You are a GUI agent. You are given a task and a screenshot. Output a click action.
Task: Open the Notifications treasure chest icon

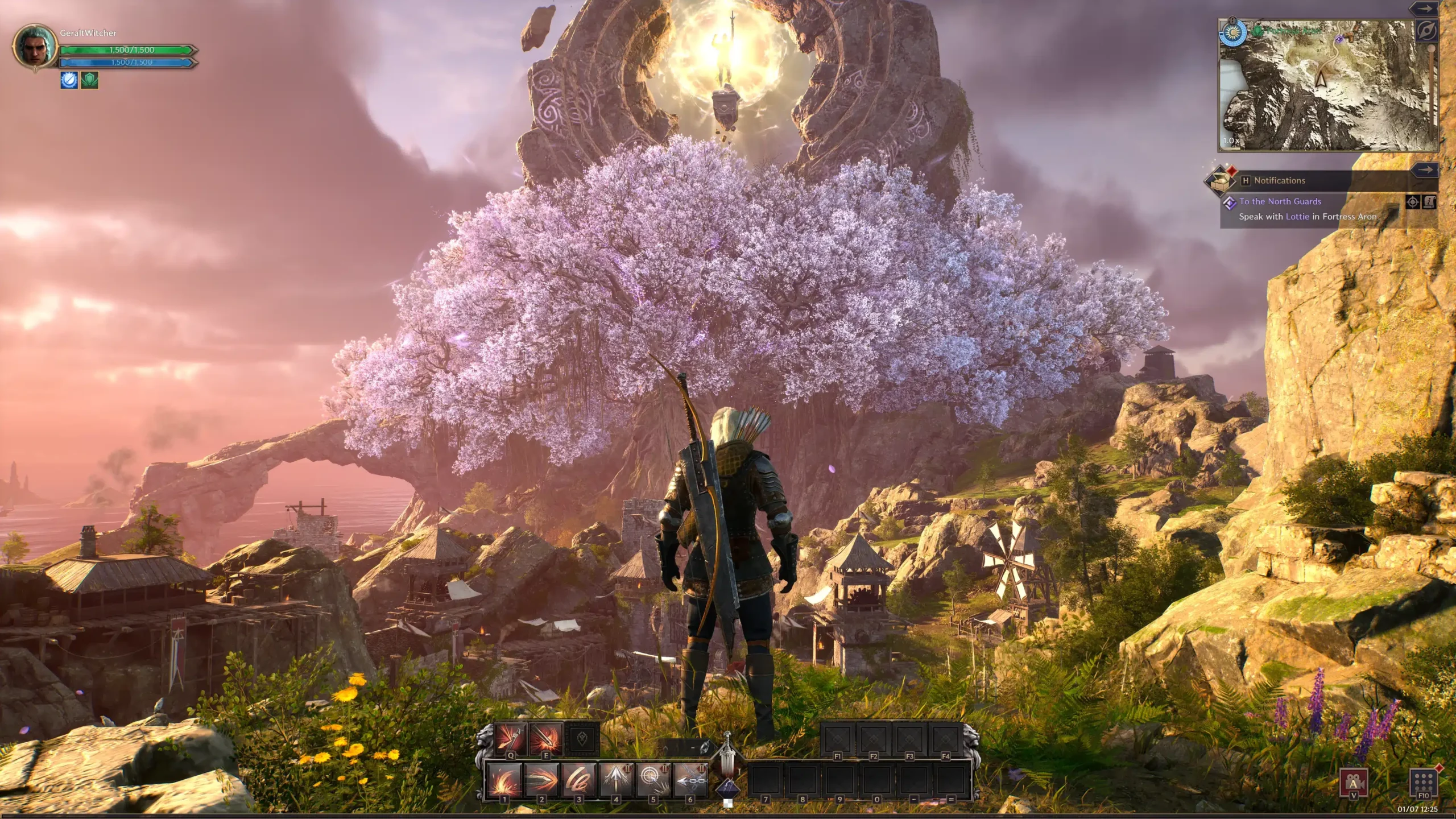click(x=1219, y=181)
